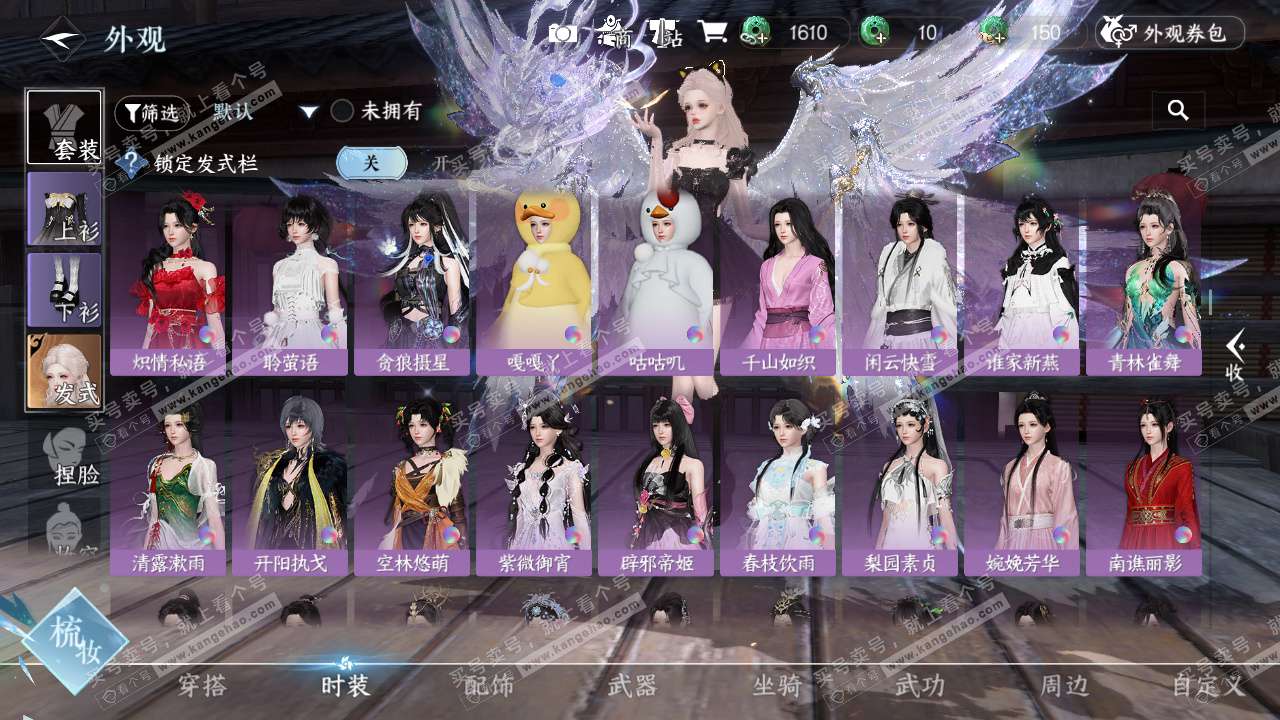Select the 嘎嘎丫 yellow duck costume
Image resolution: width=1280 pixels, height=720 pixels.
[534, 283]
